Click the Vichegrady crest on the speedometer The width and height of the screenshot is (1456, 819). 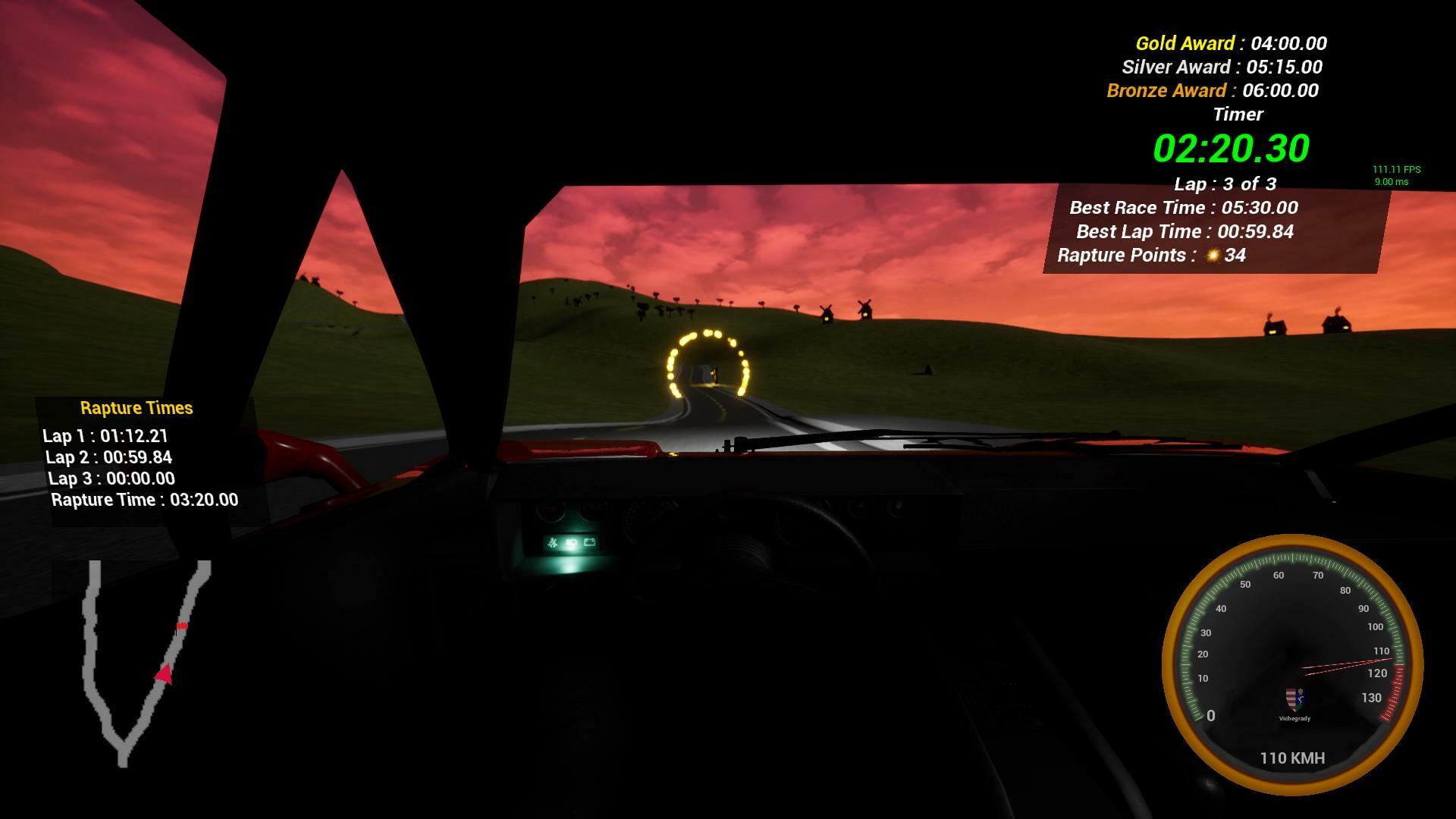click(x=1297, y=699)
